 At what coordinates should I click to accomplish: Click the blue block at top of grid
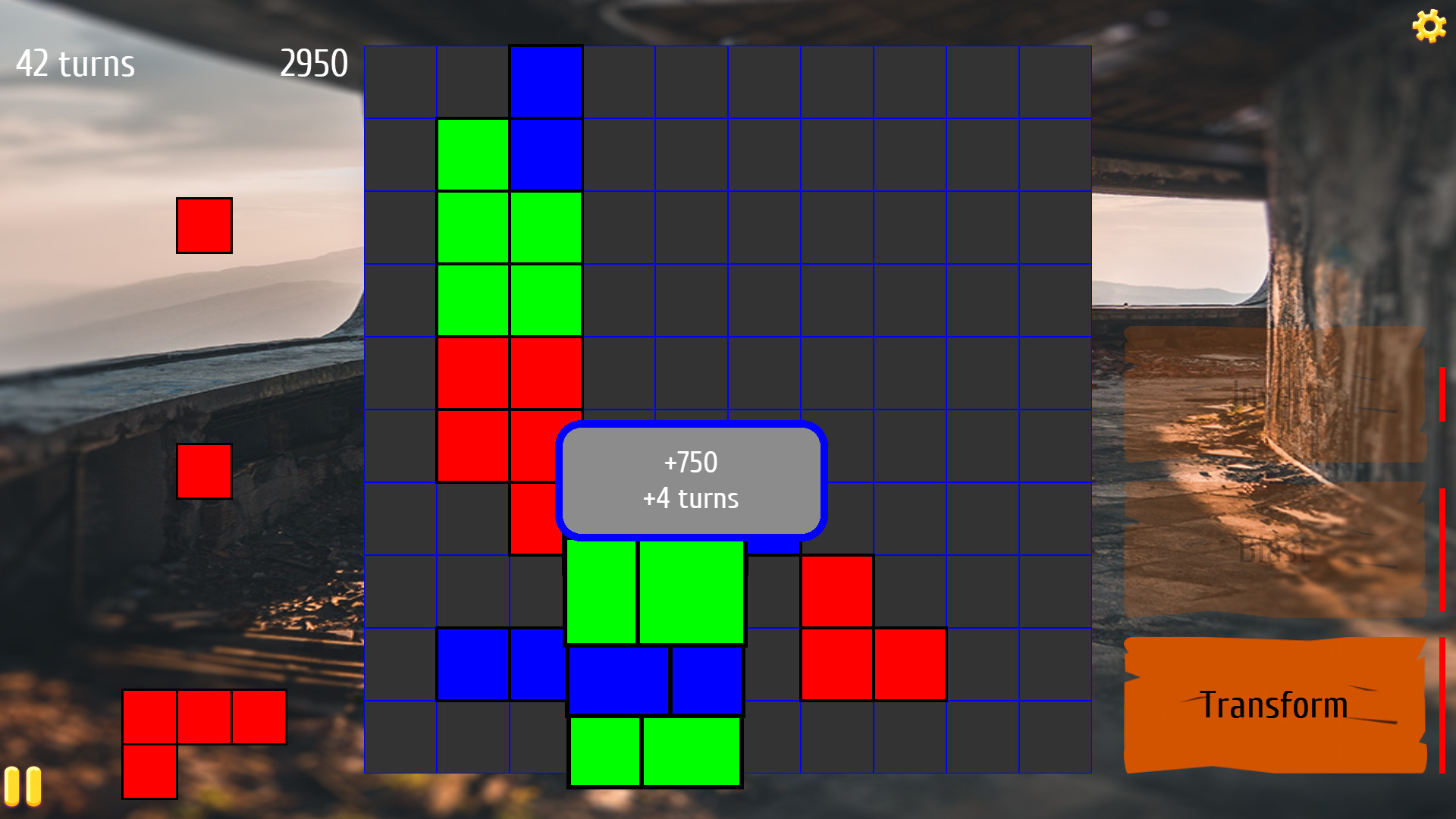click(544, 80)
